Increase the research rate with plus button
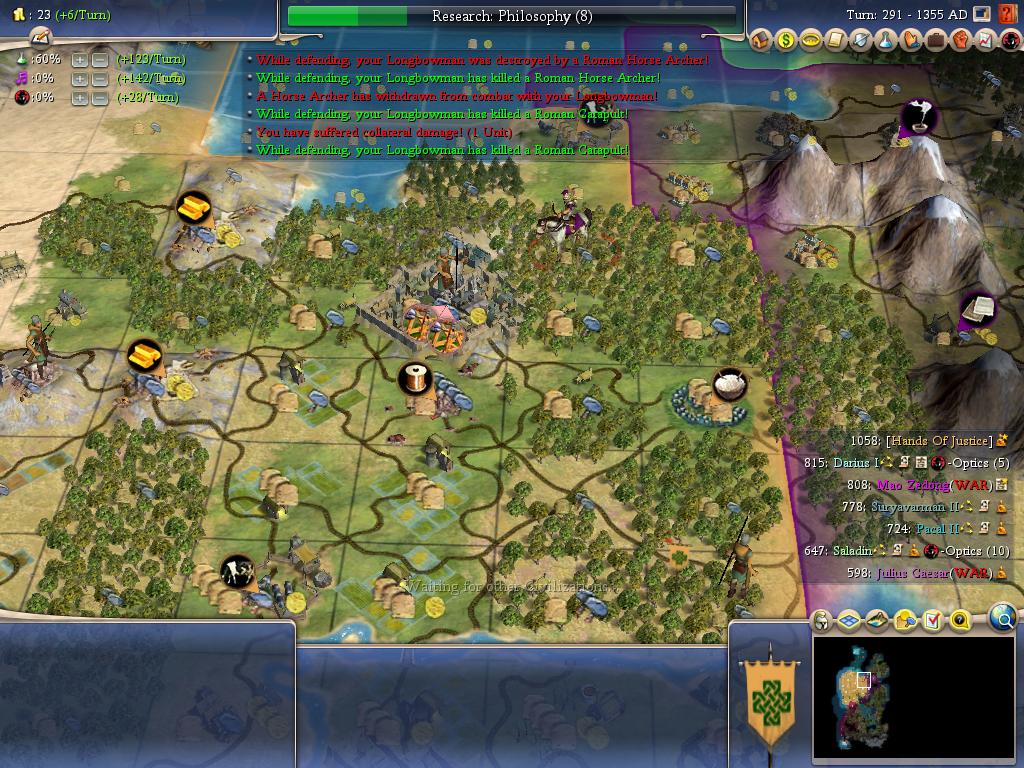 (x=80, y=60)
